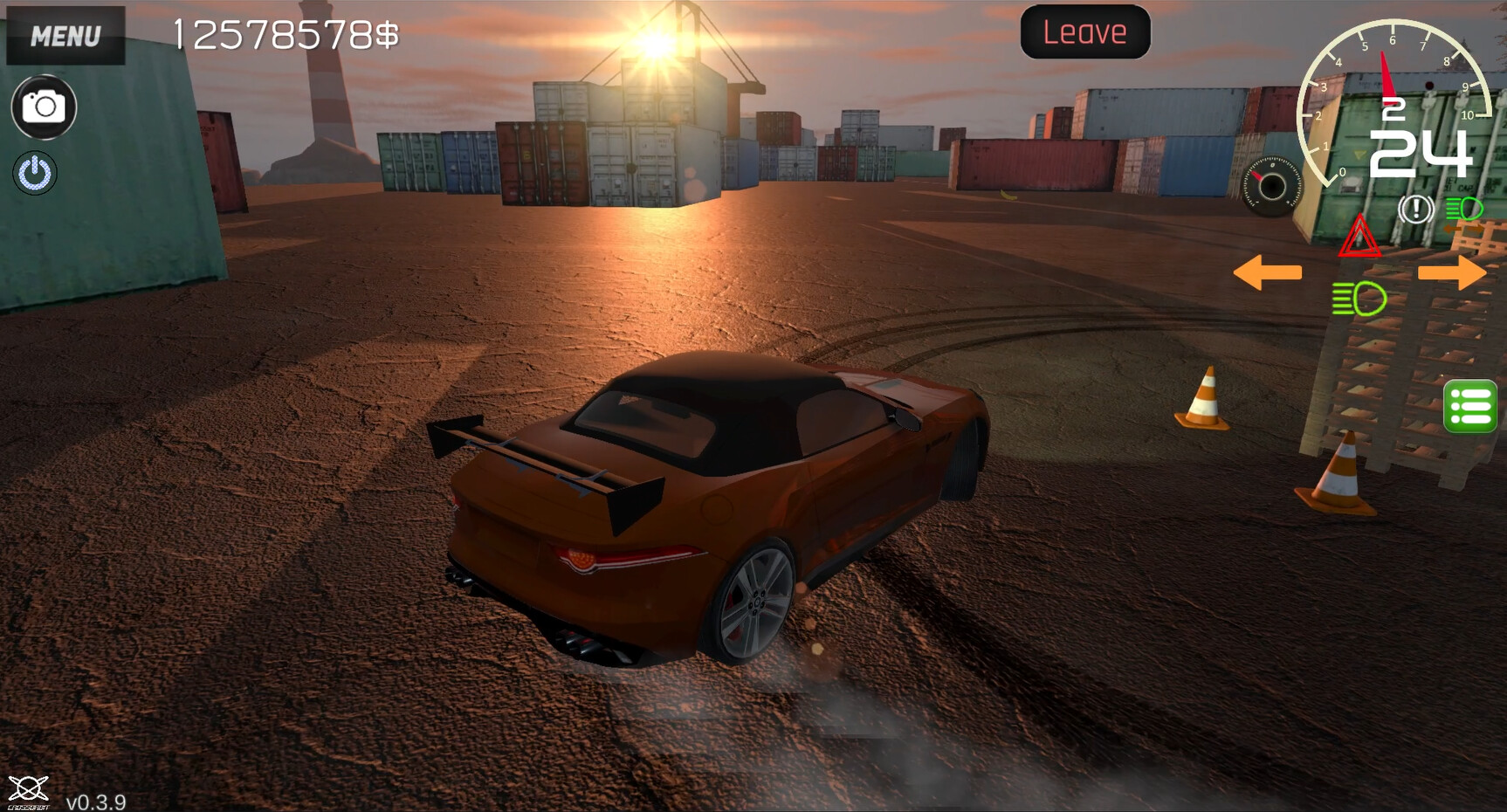Open the MENU
The height and width of the screenshot is (812, 1507).
coord(65,36)
